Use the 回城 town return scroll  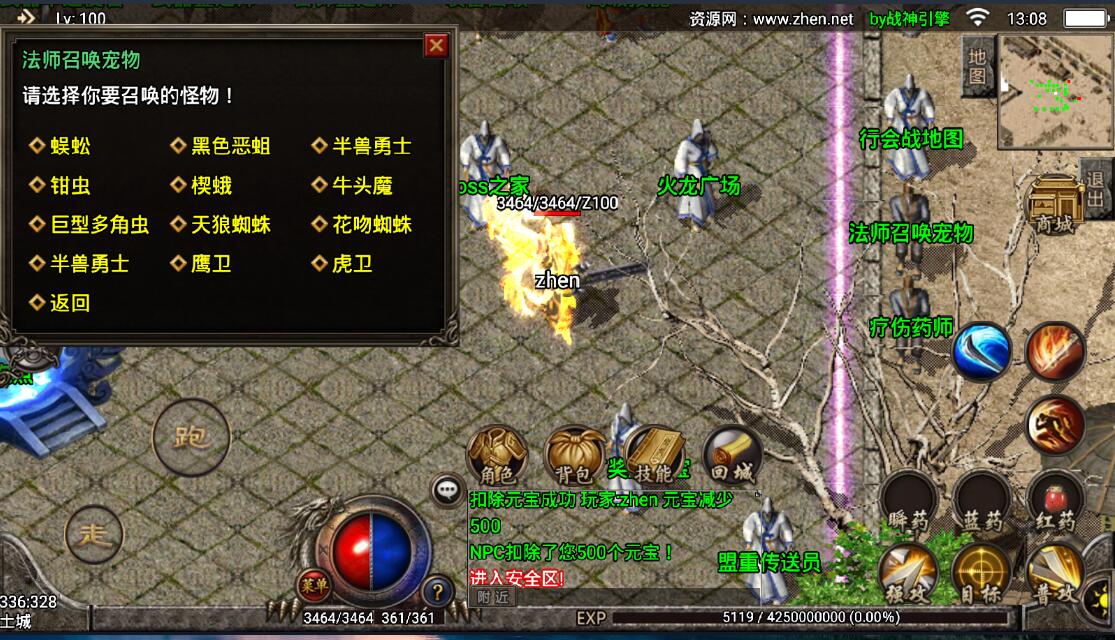[733, 458]
